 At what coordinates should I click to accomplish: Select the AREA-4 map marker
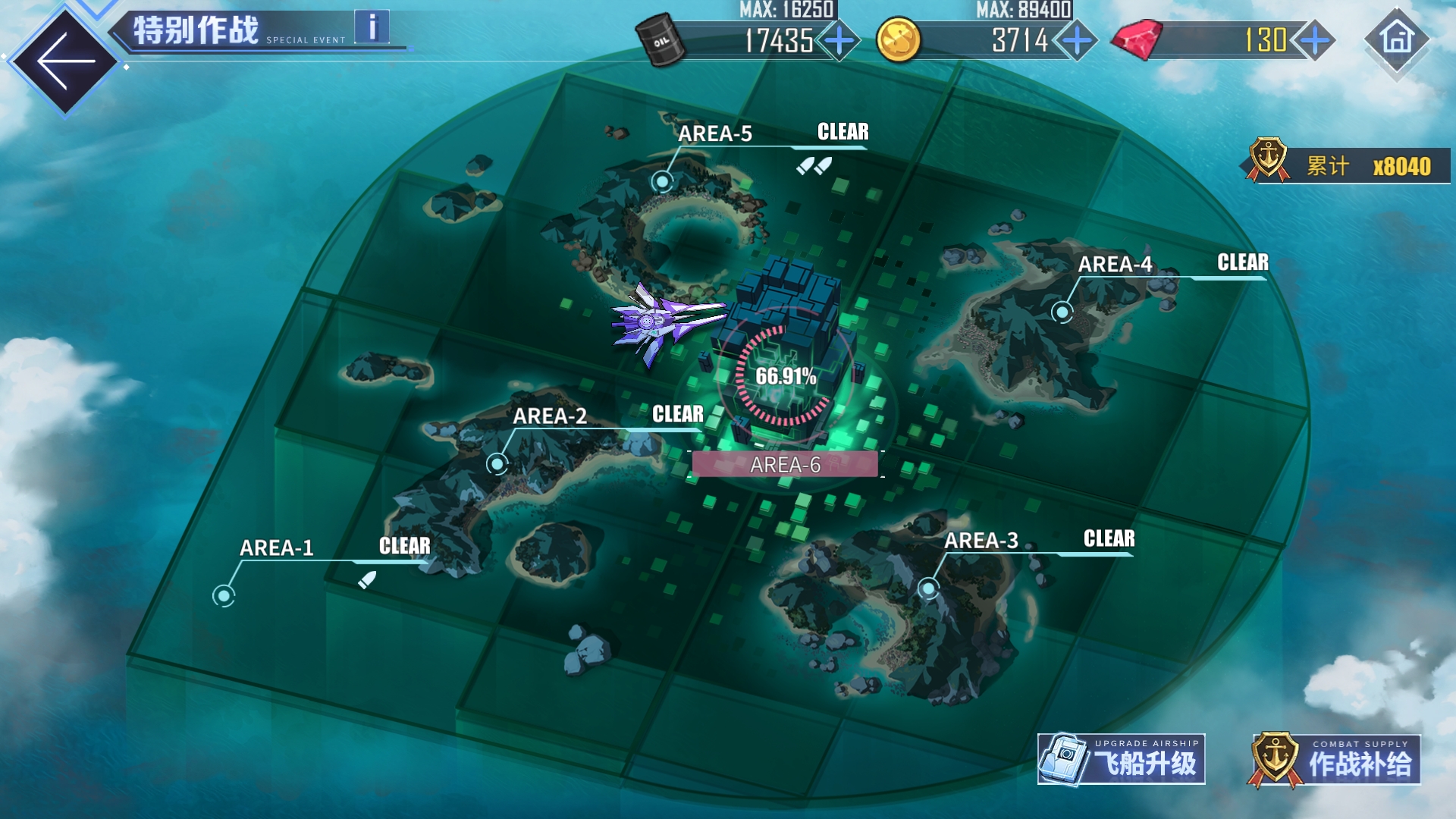pyautogui.click(x=1062, y=312)
